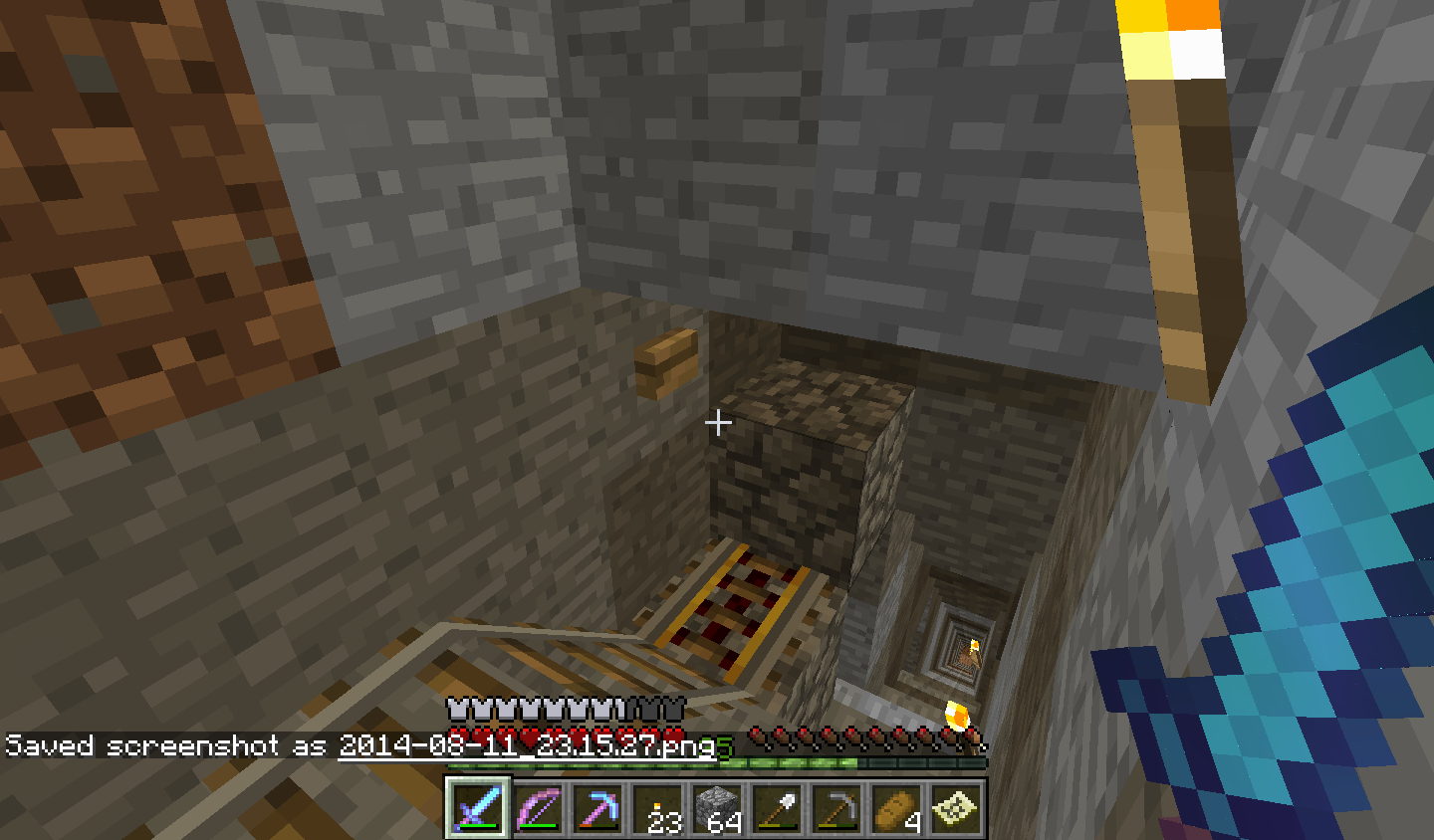The height and width of the screenshot is (840, 1434).
Task: Click the 2014-08-11_23.15.27.png filename link
Action: [x=526, y=744]
